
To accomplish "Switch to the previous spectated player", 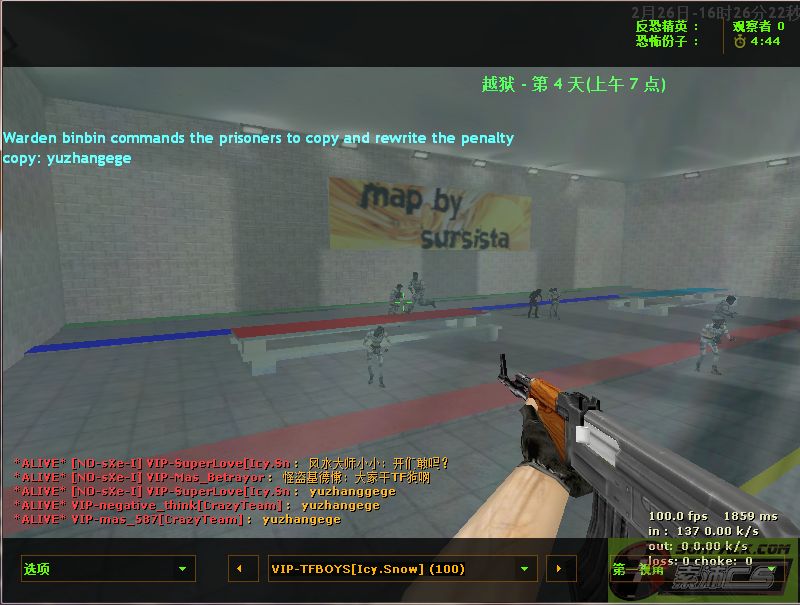I will tap(240, 569).
